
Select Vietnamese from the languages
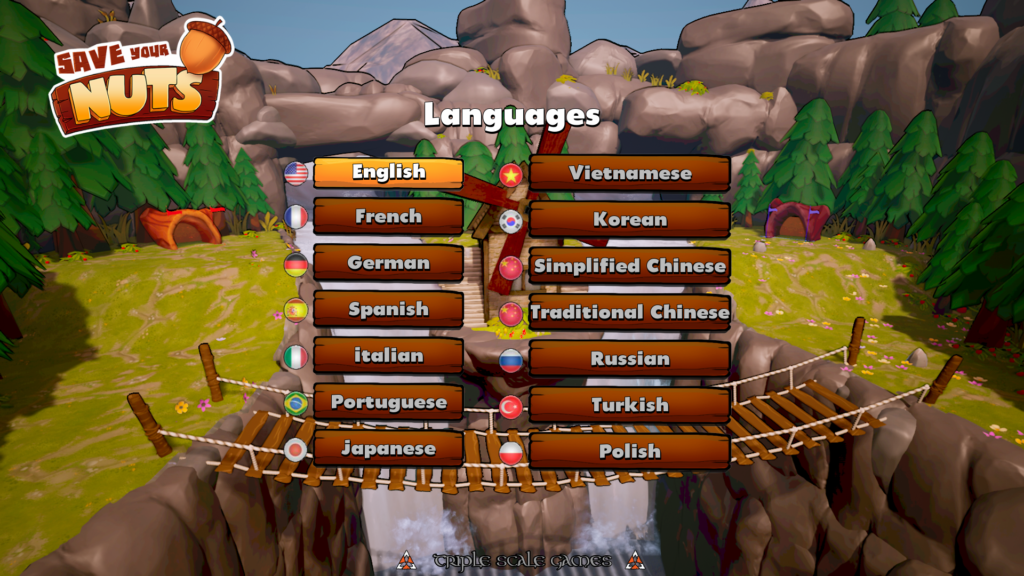(x=629, y=173)
